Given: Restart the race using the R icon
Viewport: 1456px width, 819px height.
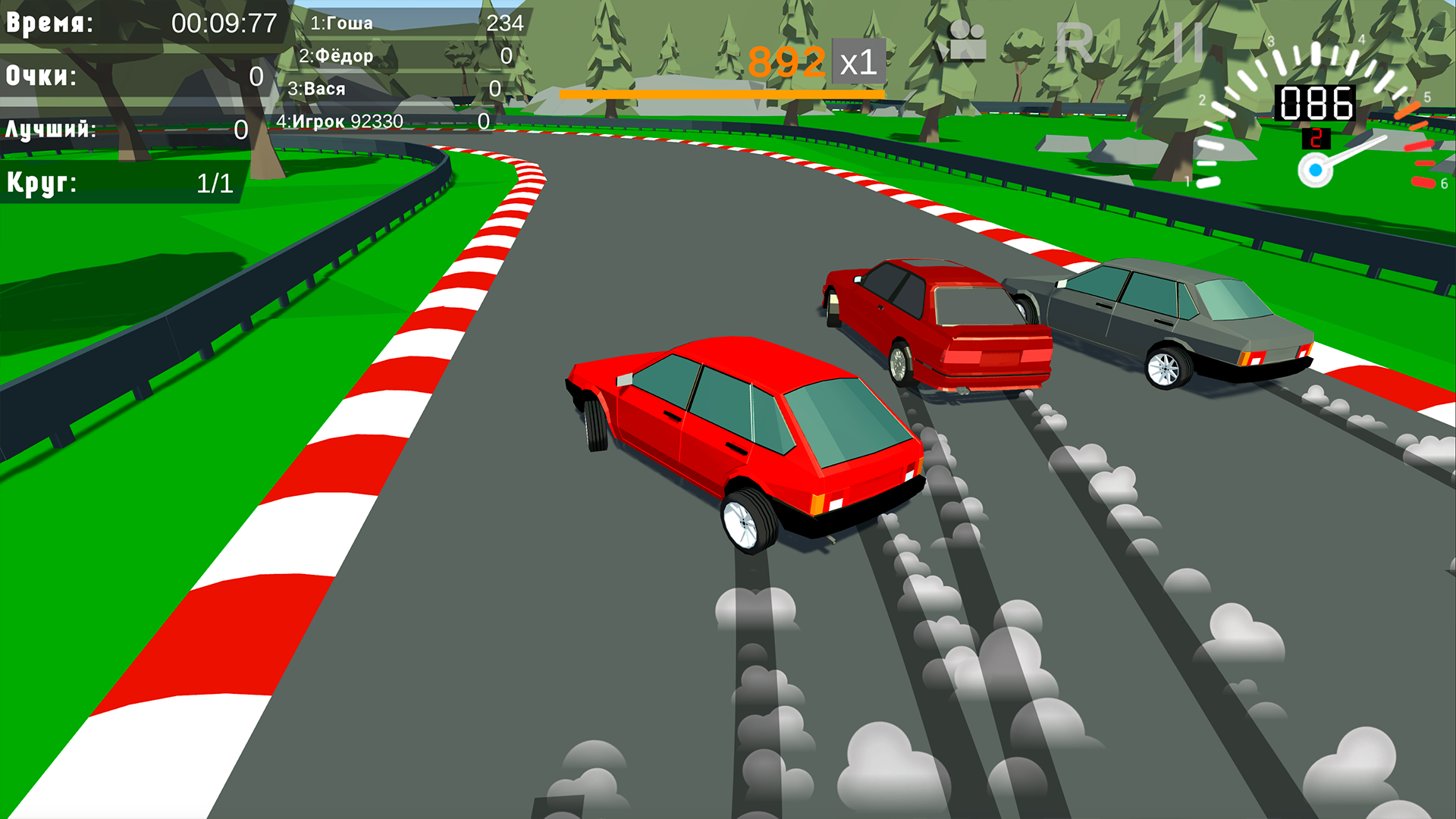Looking at the screenshot, I should 1076,42.
